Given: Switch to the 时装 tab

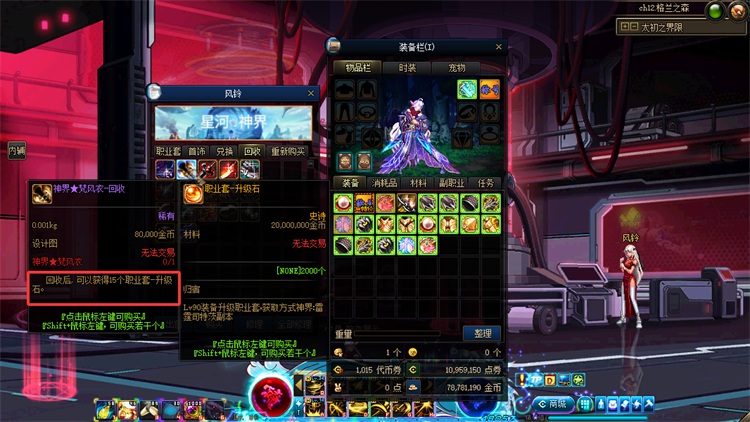Looking at the screenshot, I should [407, 67].
